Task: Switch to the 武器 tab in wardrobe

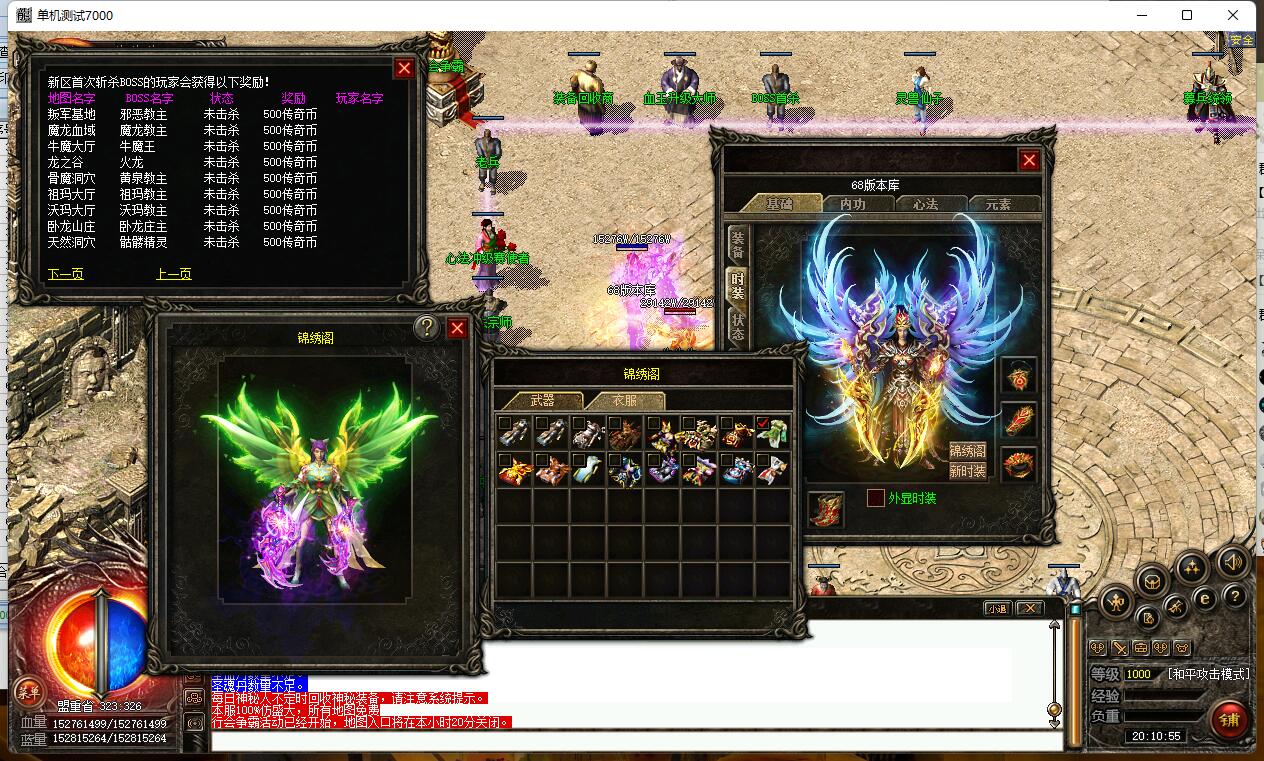Action: click(542, 400)
